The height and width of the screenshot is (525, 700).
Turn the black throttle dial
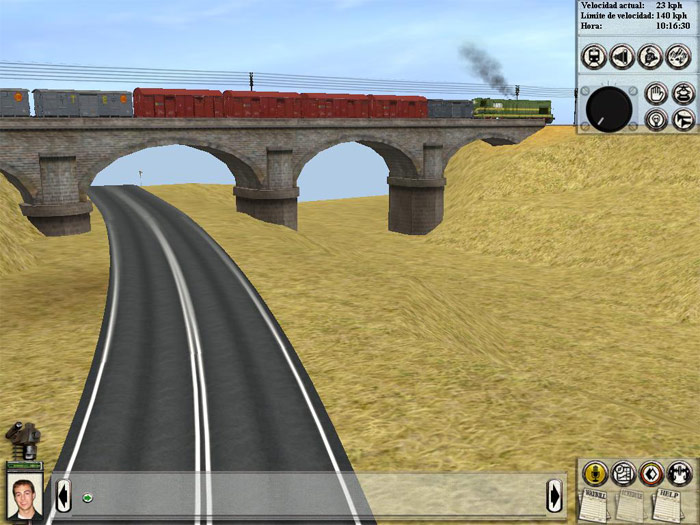click(609, 108)
